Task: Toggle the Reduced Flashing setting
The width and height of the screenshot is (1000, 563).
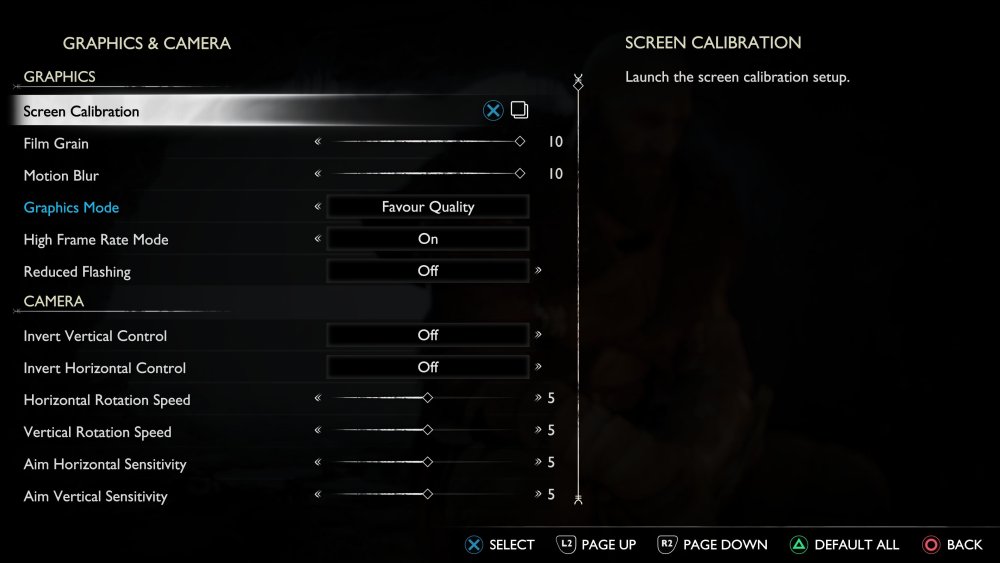Action: click(x=428, y=271)
